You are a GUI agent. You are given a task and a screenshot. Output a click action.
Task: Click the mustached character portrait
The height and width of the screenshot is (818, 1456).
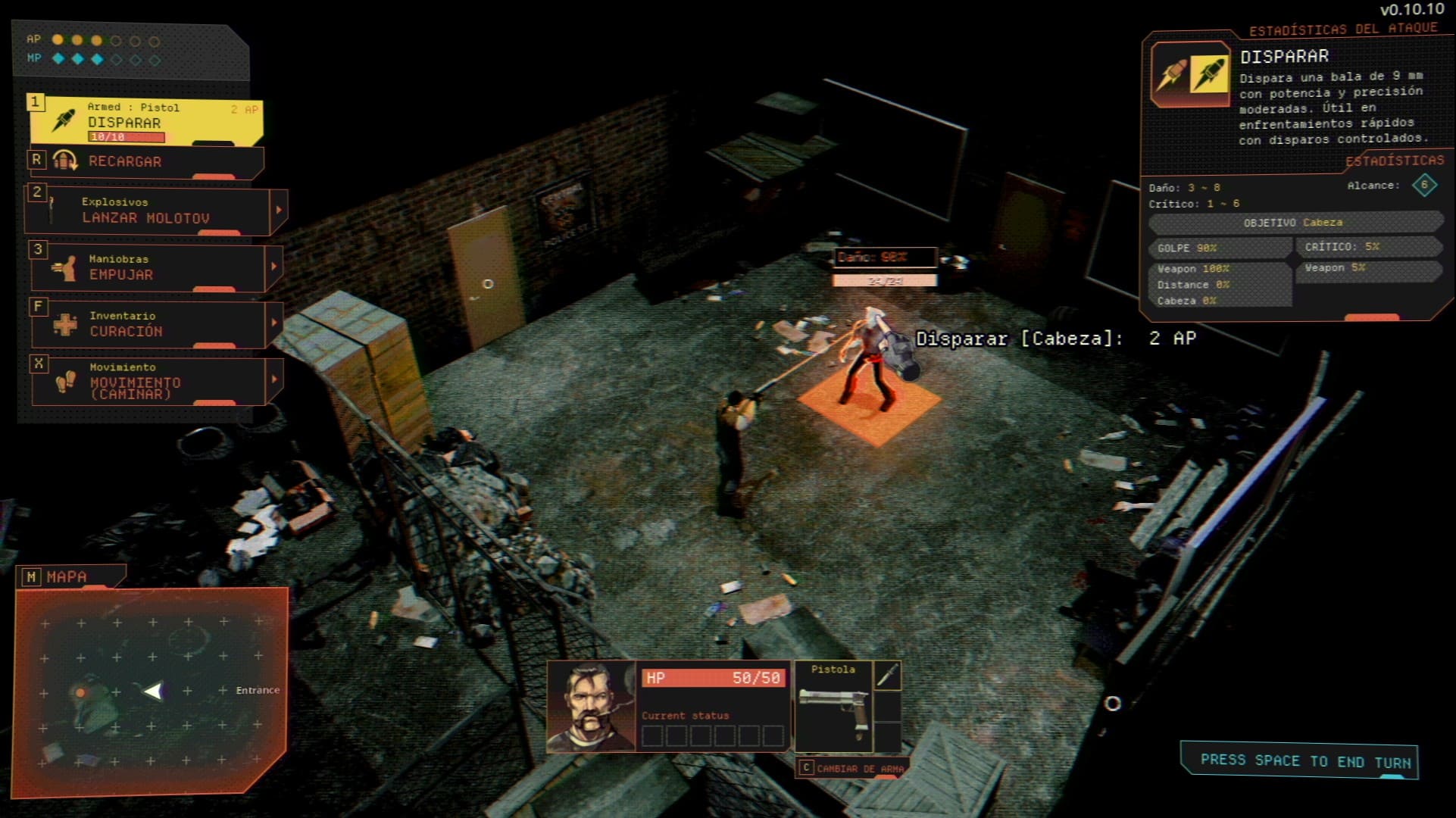(591, 706)
